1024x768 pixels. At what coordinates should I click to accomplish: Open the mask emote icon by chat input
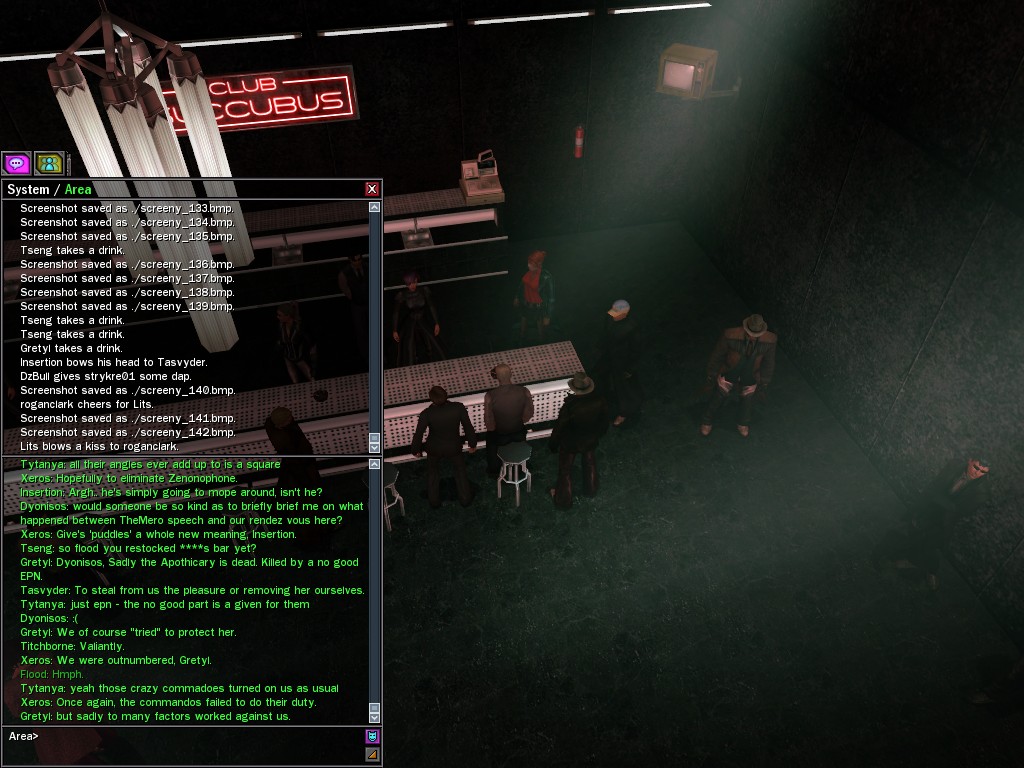click(x=372, y=737)
